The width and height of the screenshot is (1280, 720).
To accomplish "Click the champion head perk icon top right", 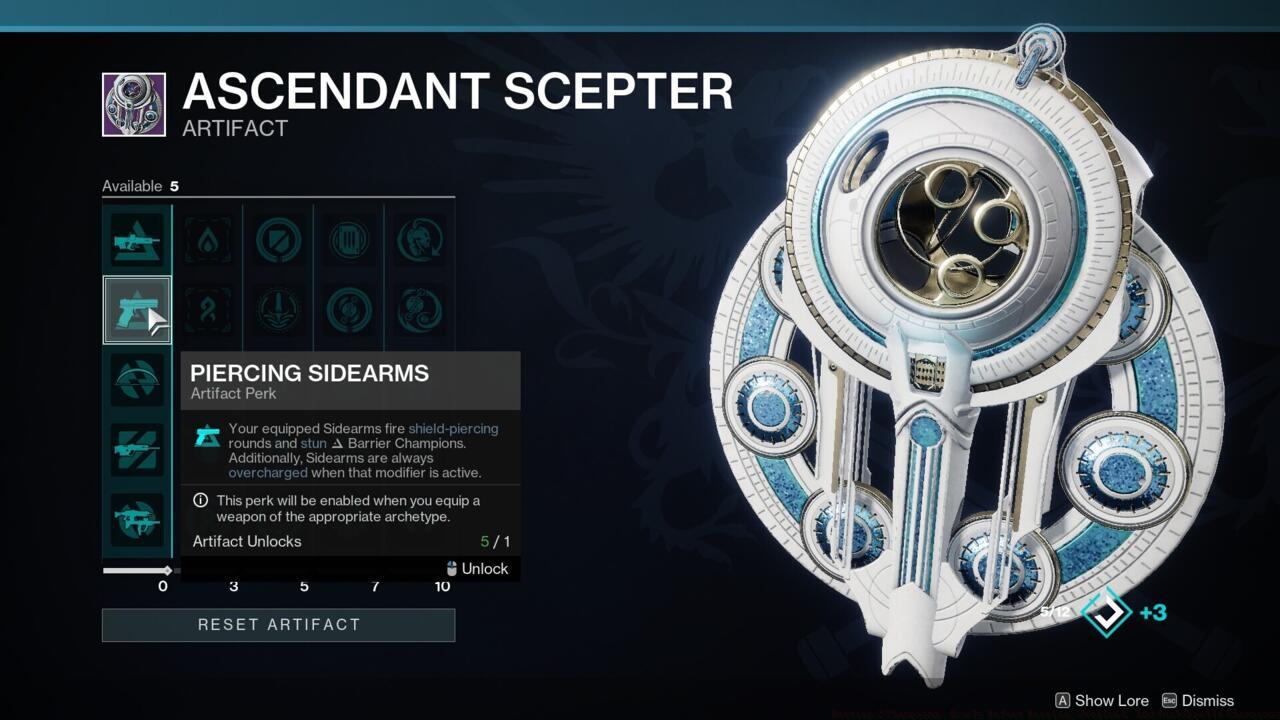I will click(x=418, y=240).
